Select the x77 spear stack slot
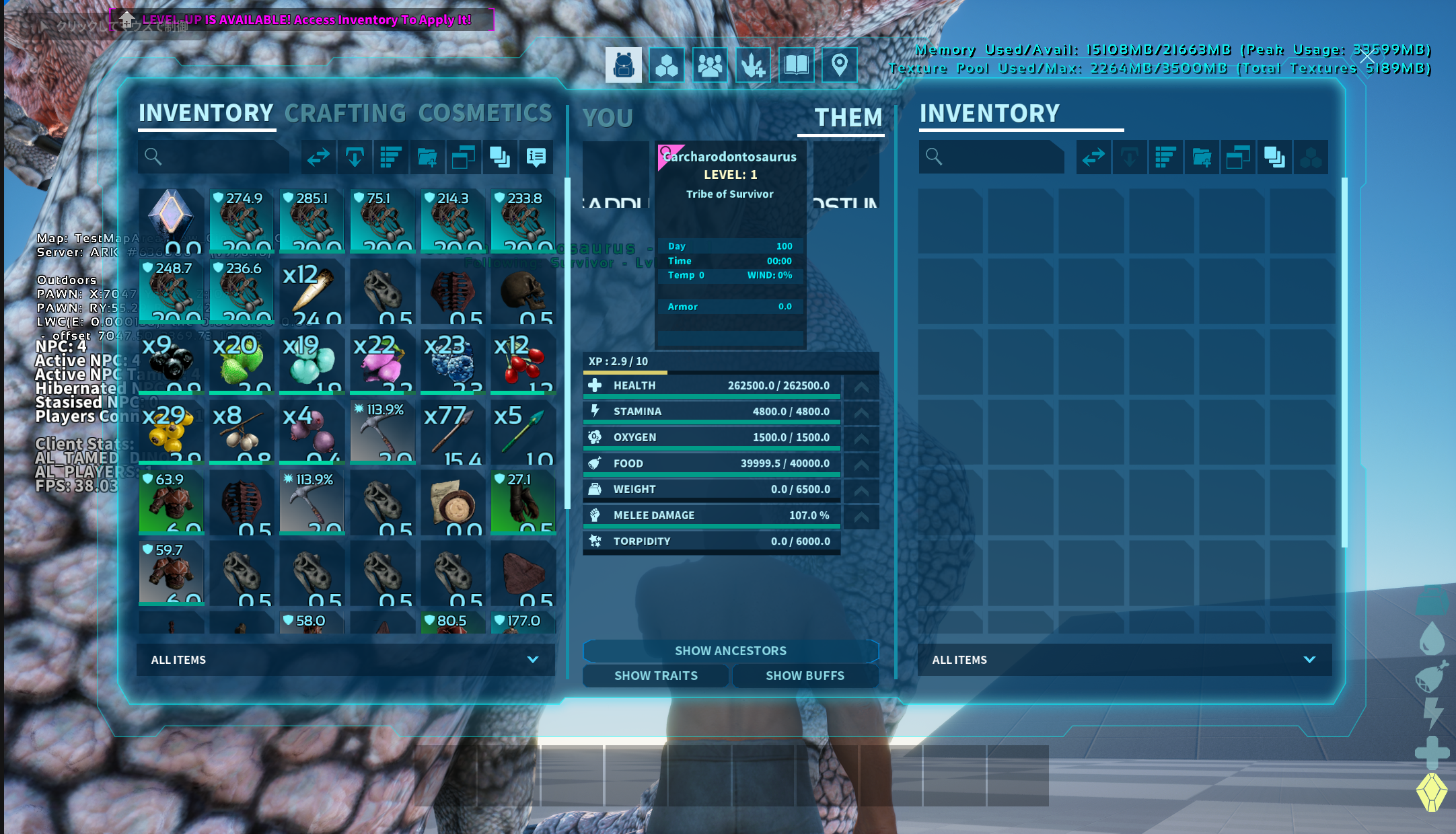1456x834 pixels. [452, 432]
